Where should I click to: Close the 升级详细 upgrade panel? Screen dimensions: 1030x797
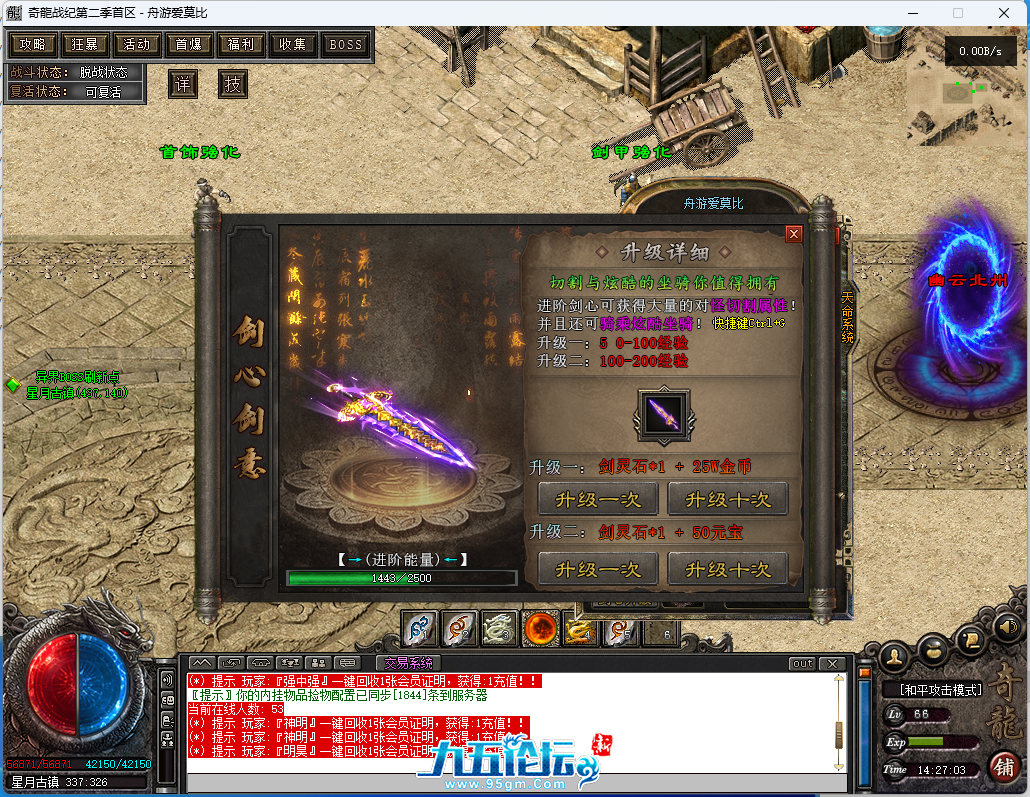pyautogui.click(x=794, y=234)
